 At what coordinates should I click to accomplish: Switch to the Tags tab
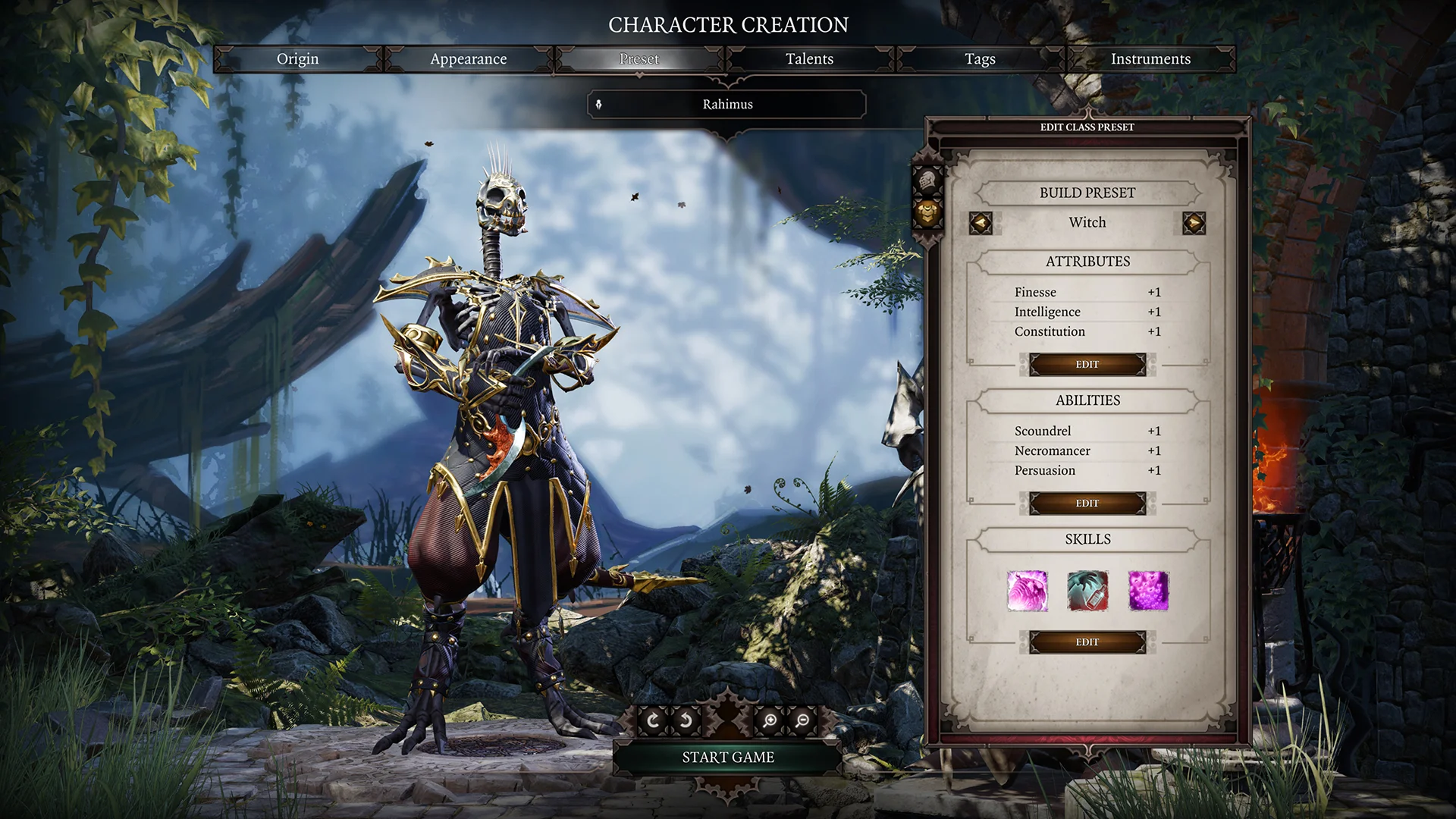click(x=980, y=58)
